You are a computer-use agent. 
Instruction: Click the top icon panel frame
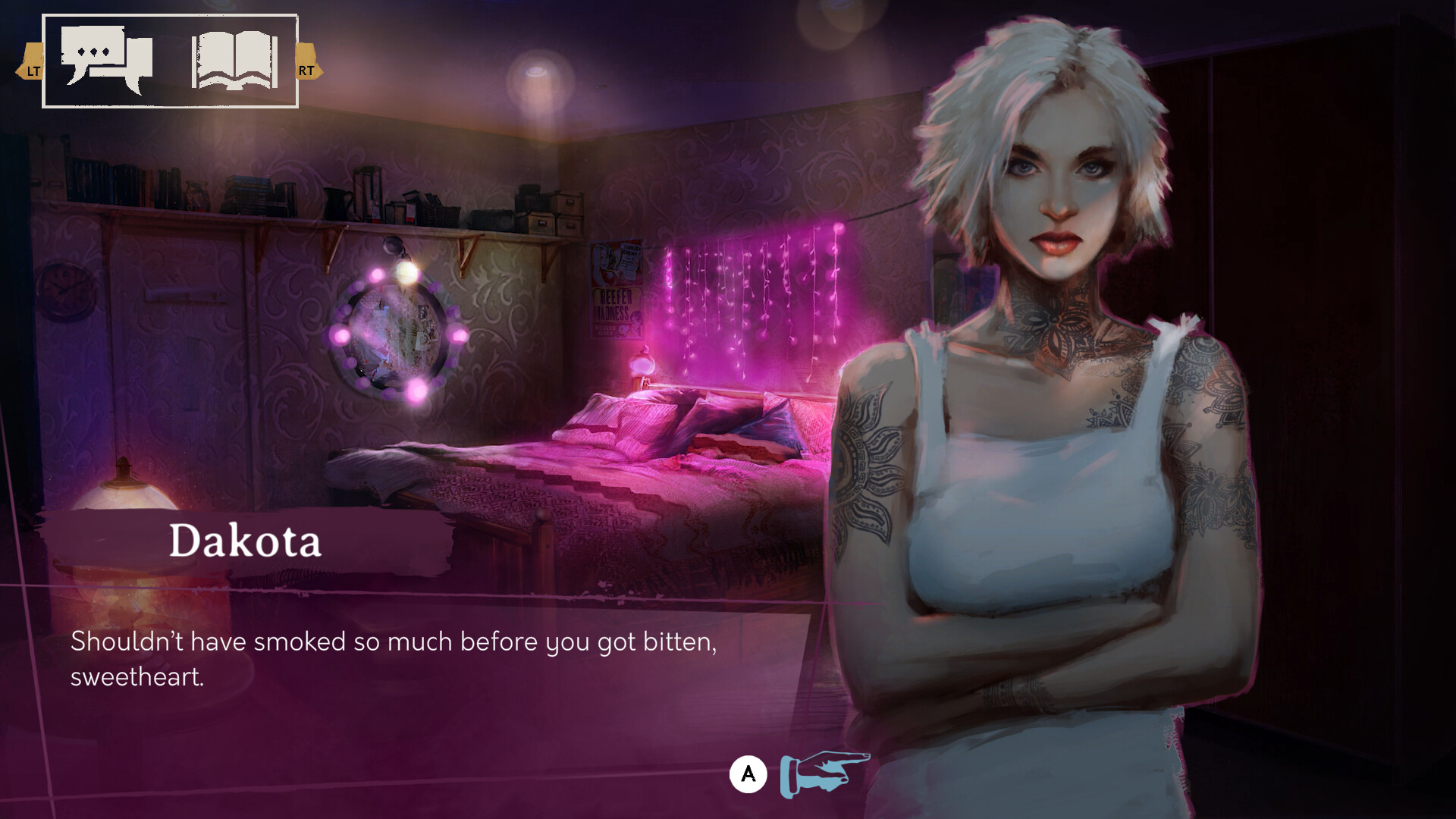tap(171, 62)
